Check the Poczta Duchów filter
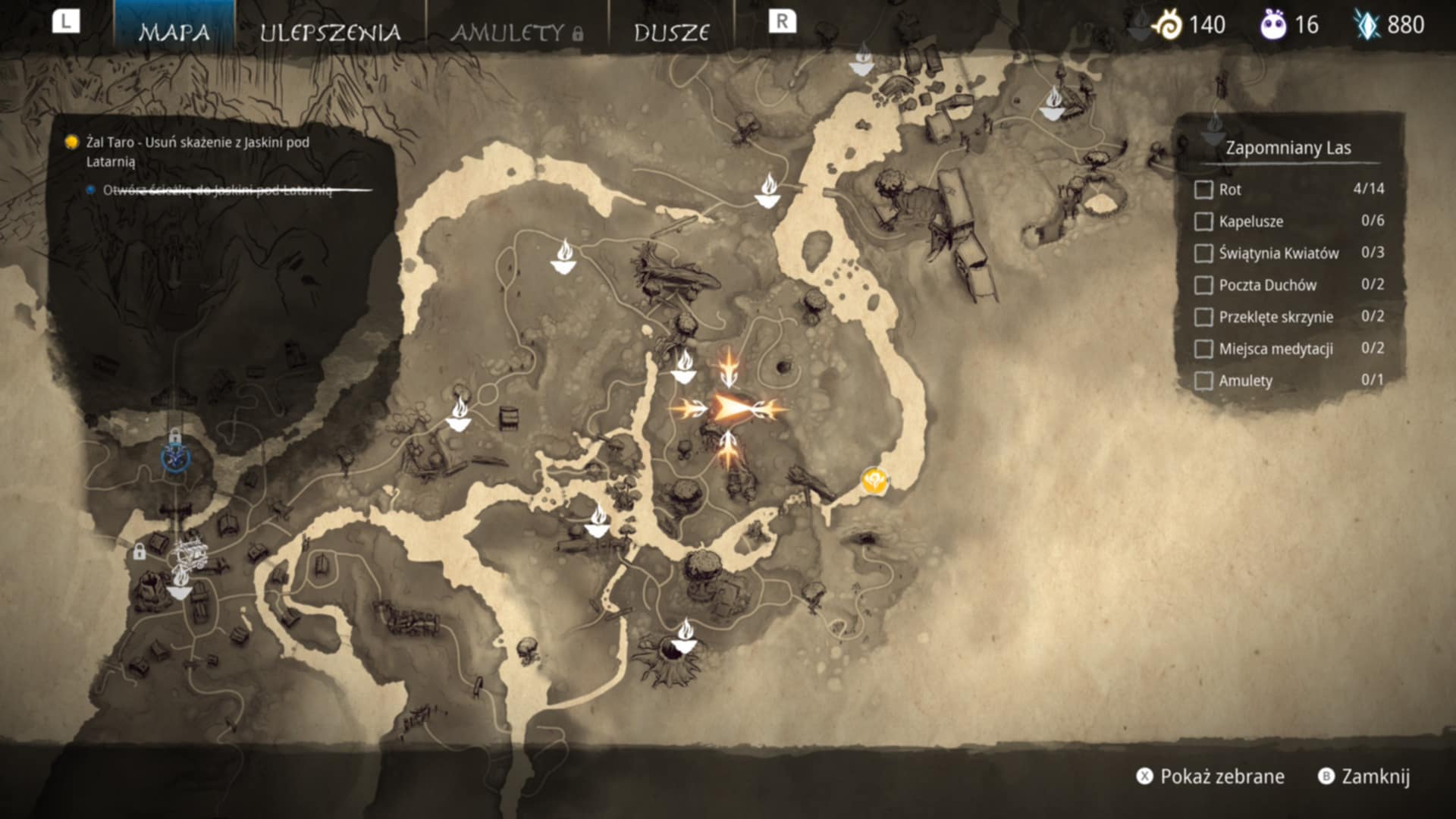 pyautogui.click(x=1203, y=285)
